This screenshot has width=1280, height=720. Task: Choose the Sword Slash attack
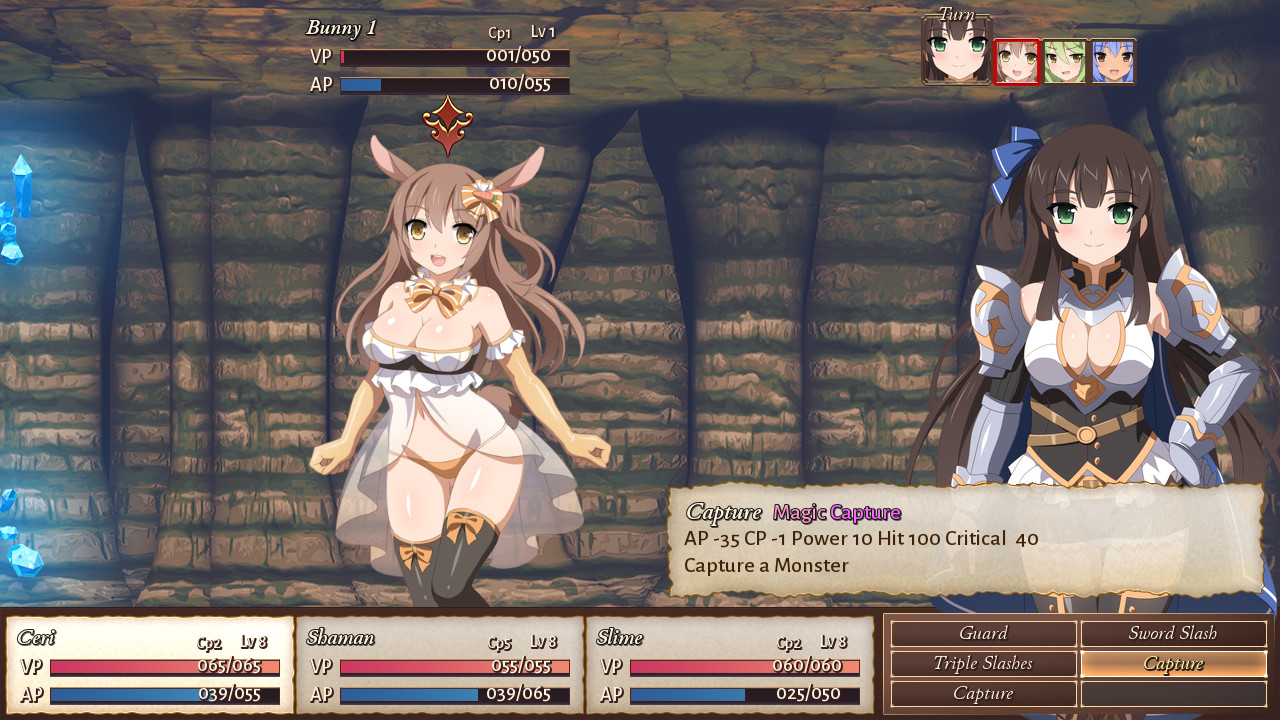(x=1173, y=633)
